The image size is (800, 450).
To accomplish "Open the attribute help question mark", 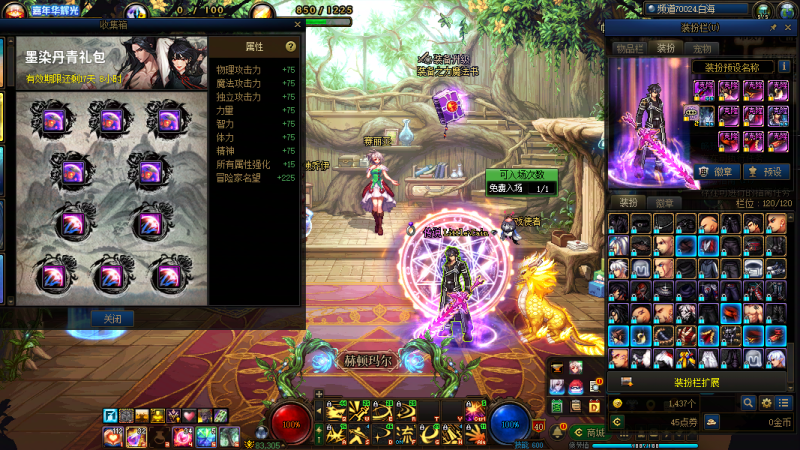I will coord(290,46).
